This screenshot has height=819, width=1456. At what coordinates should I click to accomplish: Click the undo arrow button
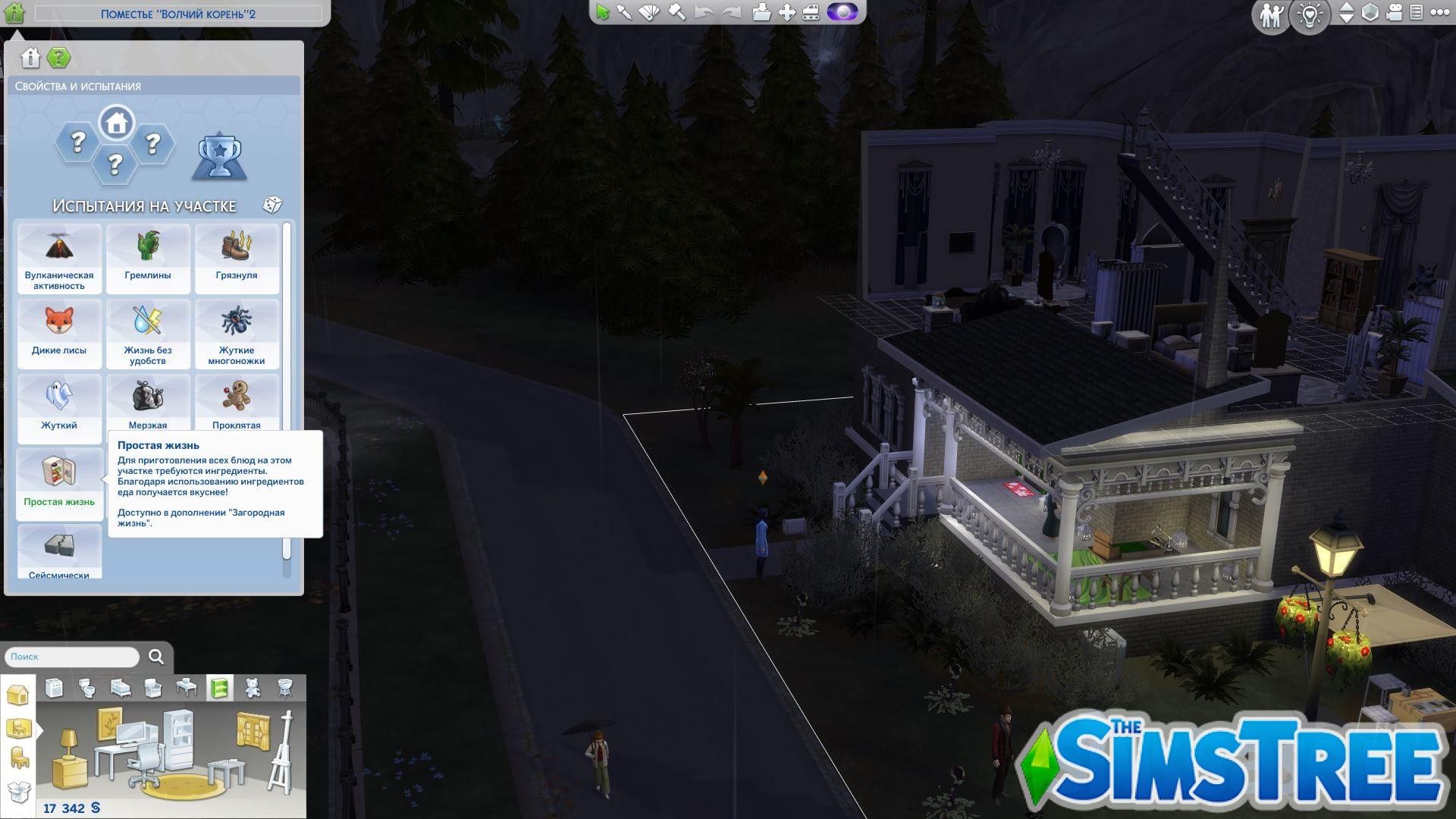click(704, 11)
